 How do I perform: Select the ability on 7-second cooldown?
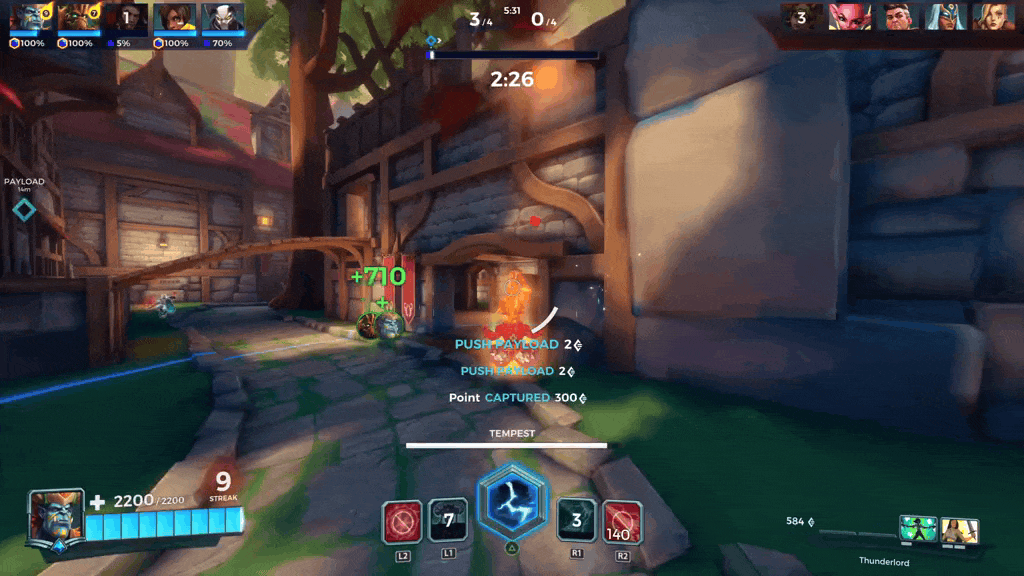click(448, 521)
